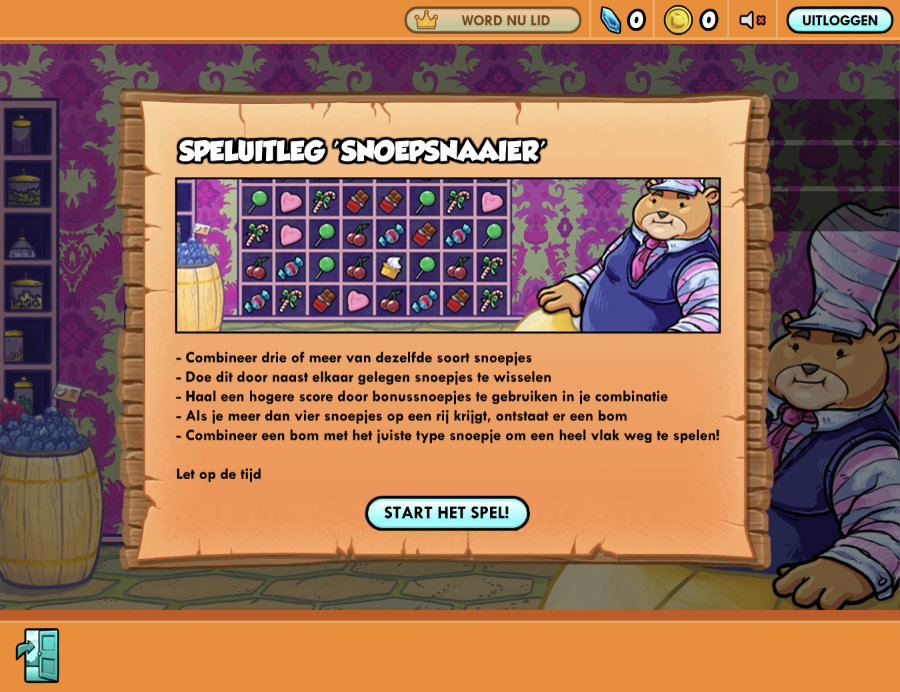Start the game with 'Start het spel!'
Viewport: 900px width, 692px height.
[446, 513]
